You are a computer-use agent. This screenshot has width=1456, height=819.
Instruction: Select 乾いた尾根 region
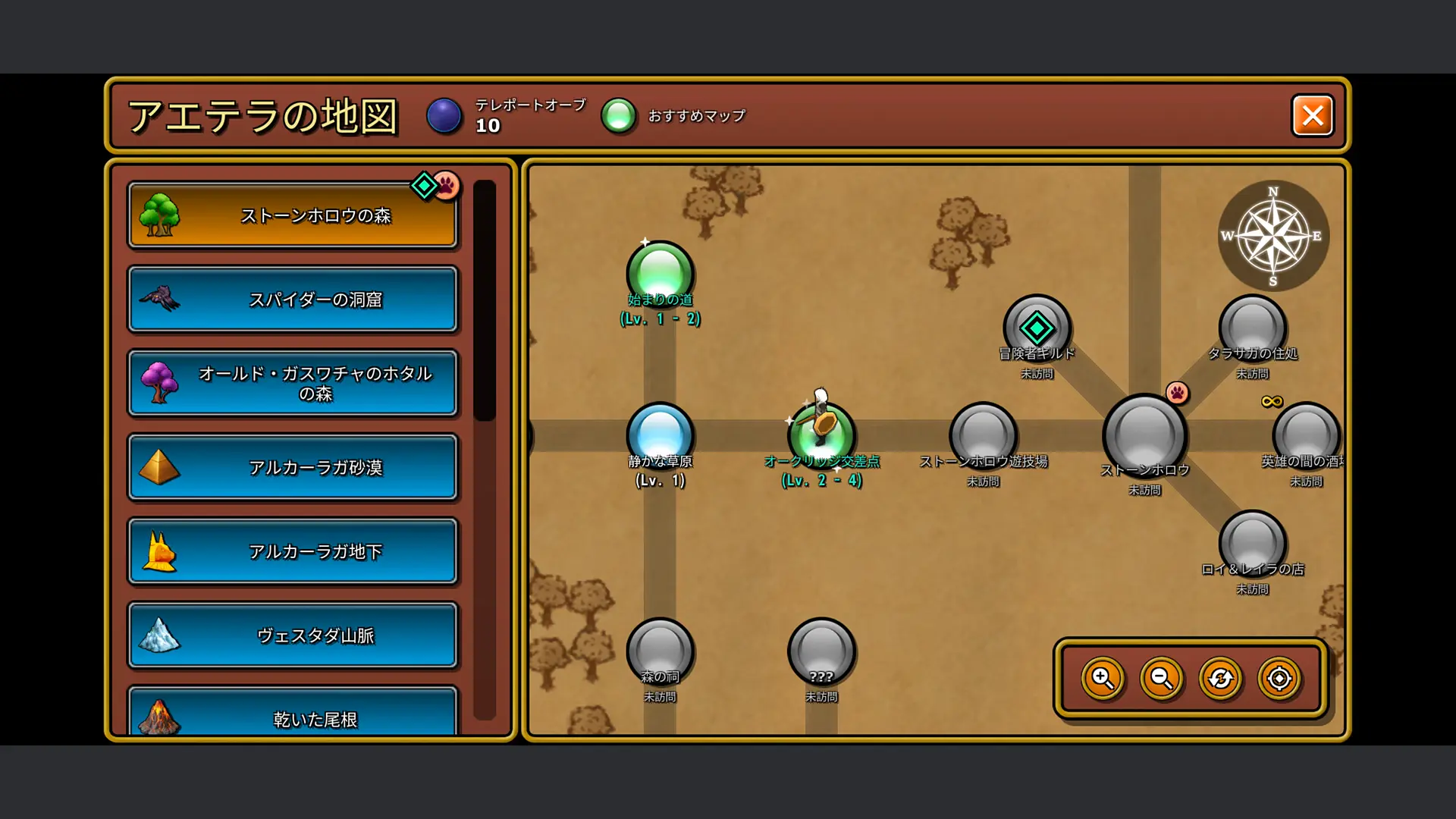(293, 716)
